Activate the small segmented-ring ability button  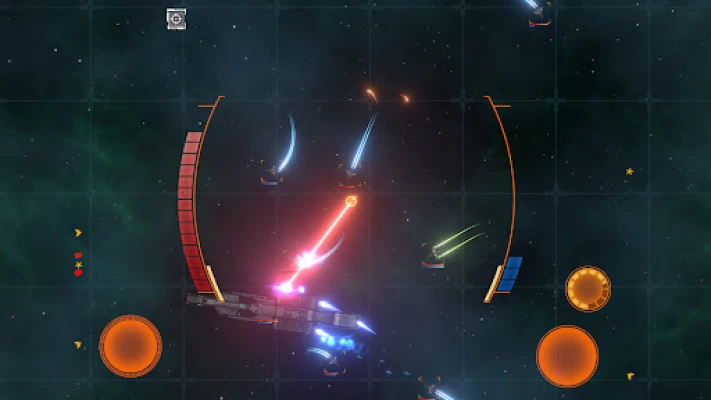coord(587,288)
